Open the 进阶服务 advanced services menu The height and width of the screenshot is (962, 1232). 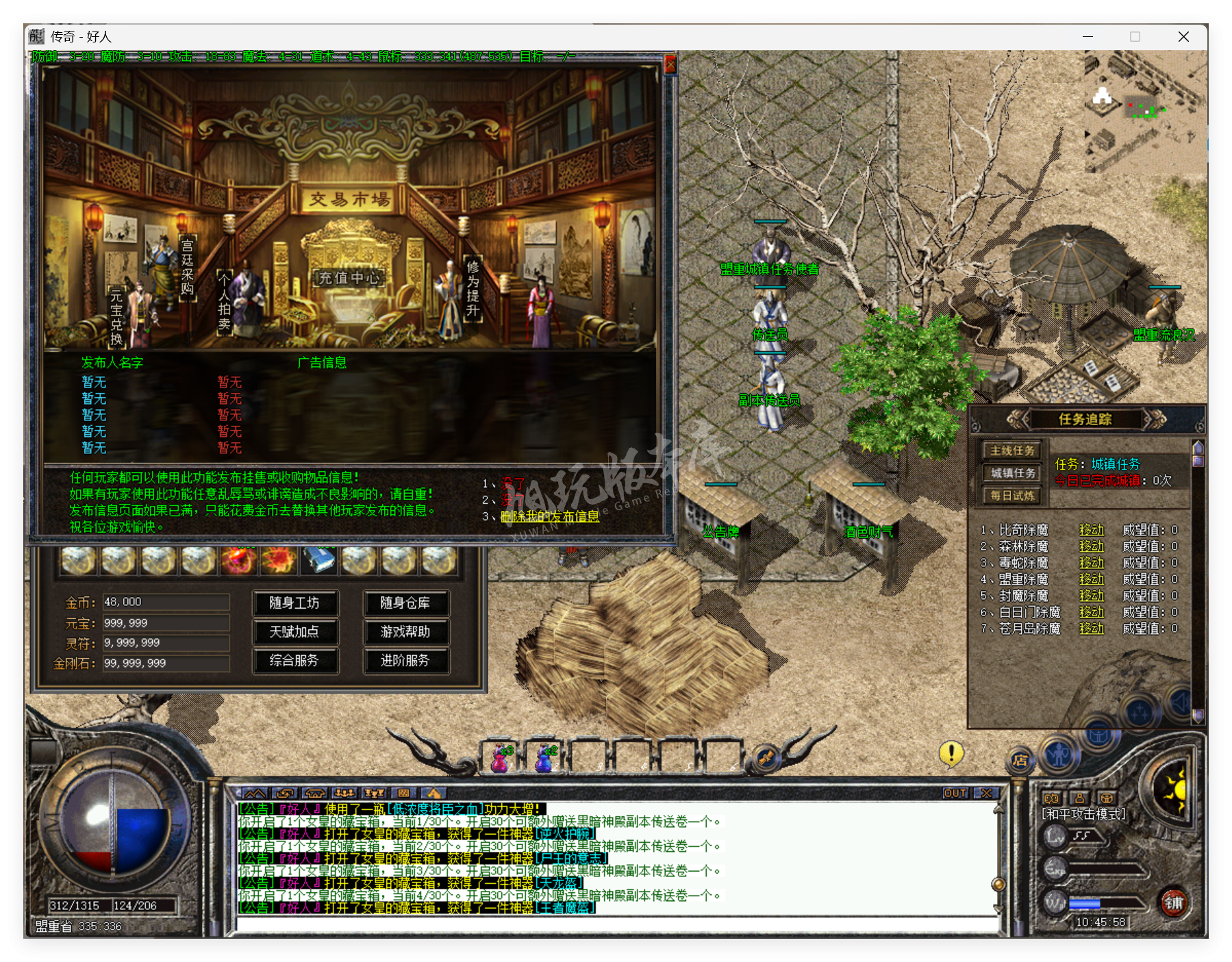tap(405, 661)
